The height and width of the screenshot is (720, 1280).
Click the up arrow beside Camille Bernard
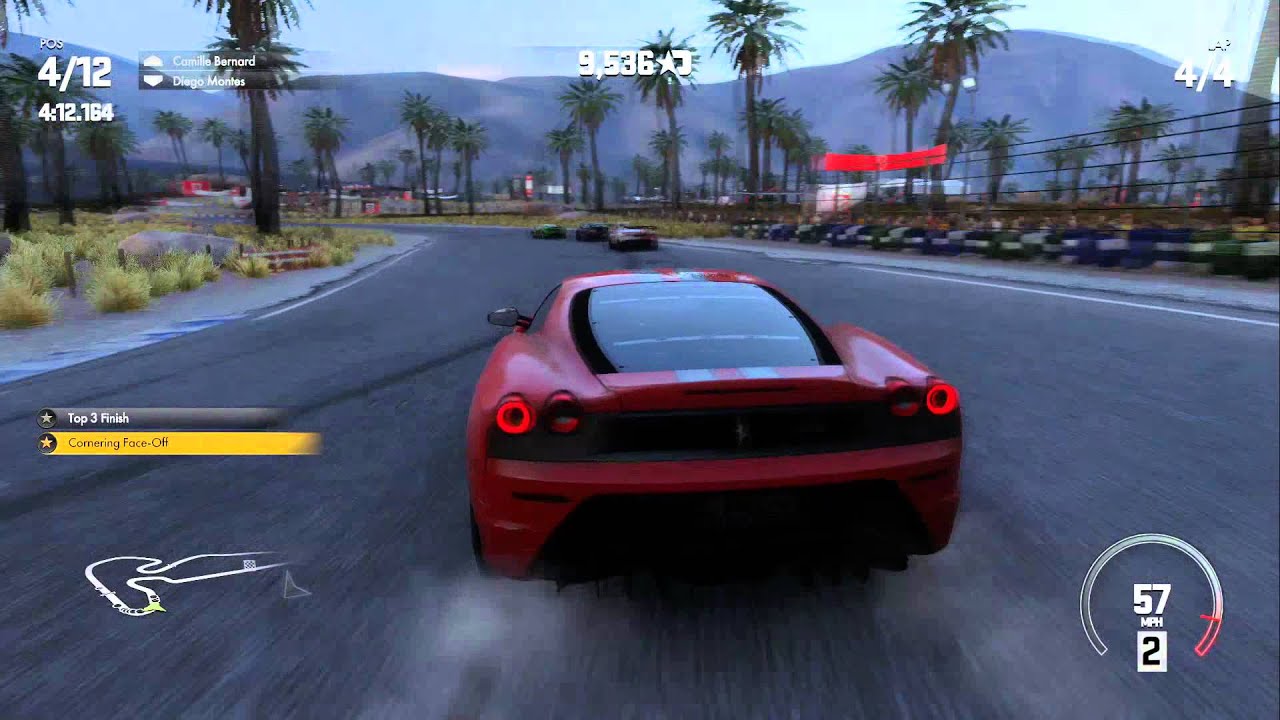[155, 61]
